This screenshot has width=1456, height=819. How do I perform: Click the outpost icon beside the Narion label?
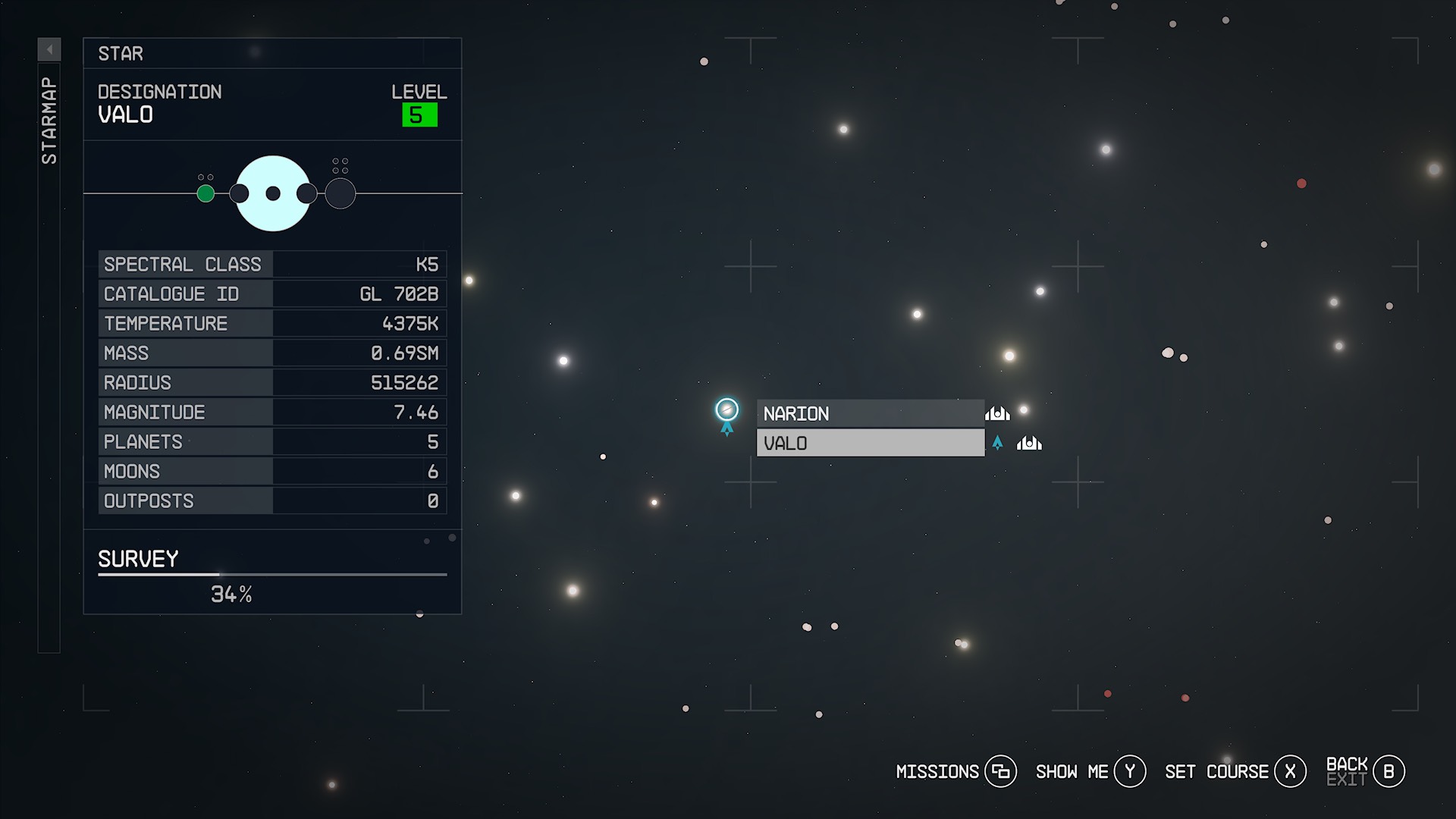[997, 413]
